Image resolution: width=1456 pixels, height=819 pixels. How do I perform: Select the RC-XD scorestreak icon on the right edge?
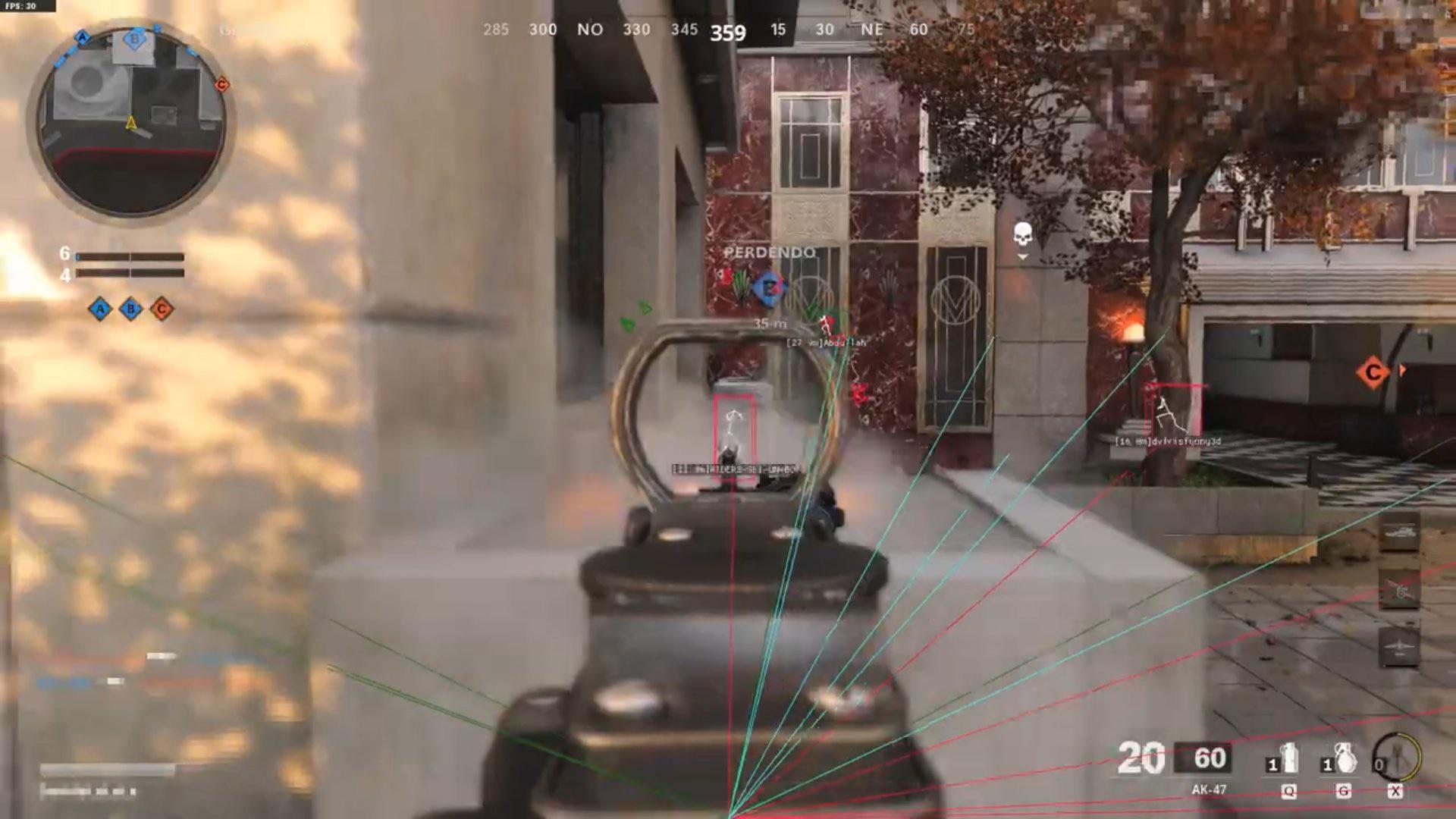[1400, 532]
